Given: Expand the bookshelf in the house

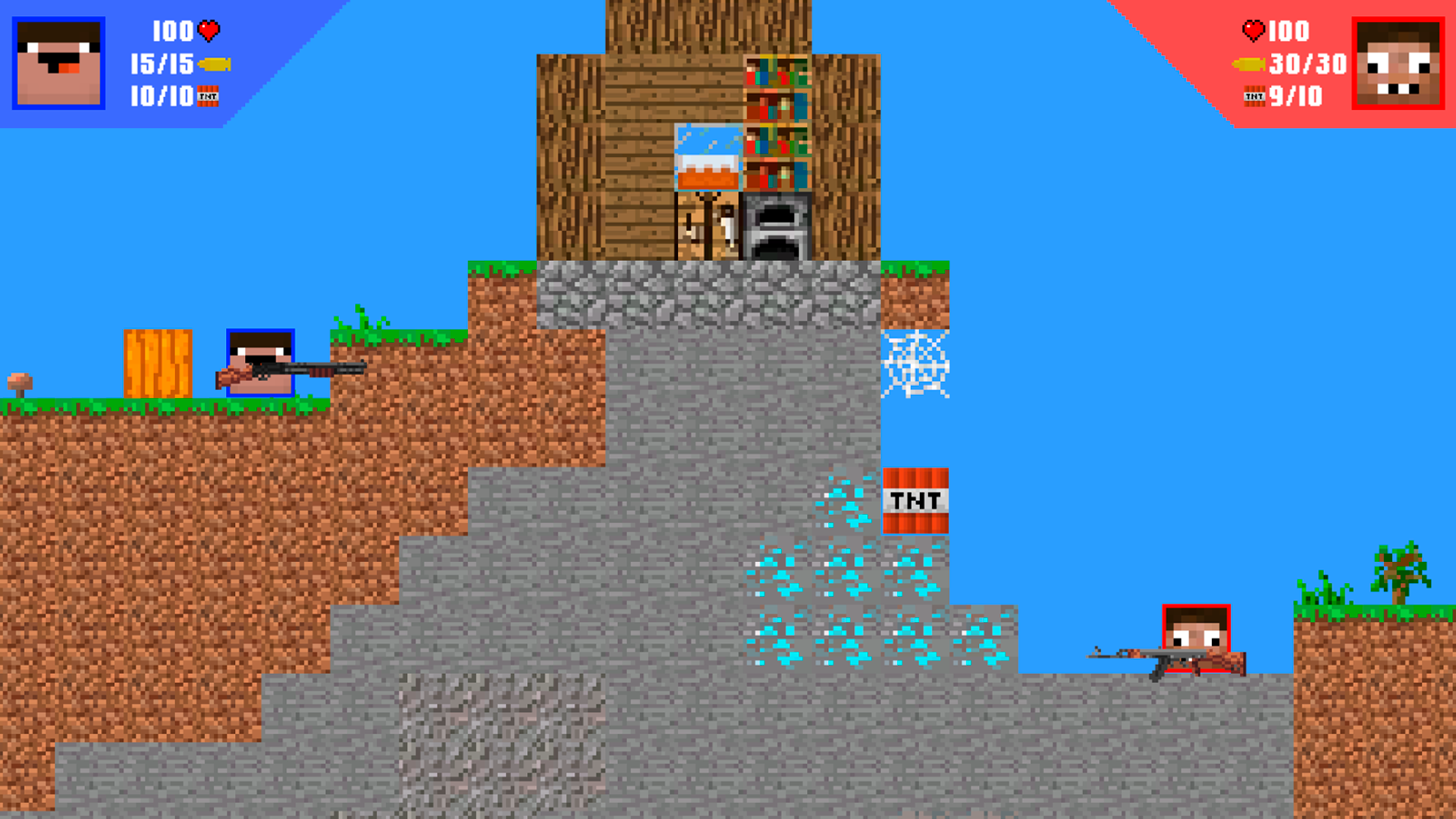Looking at the screenshot, I should pyautogui.click(x=775, y=121).
